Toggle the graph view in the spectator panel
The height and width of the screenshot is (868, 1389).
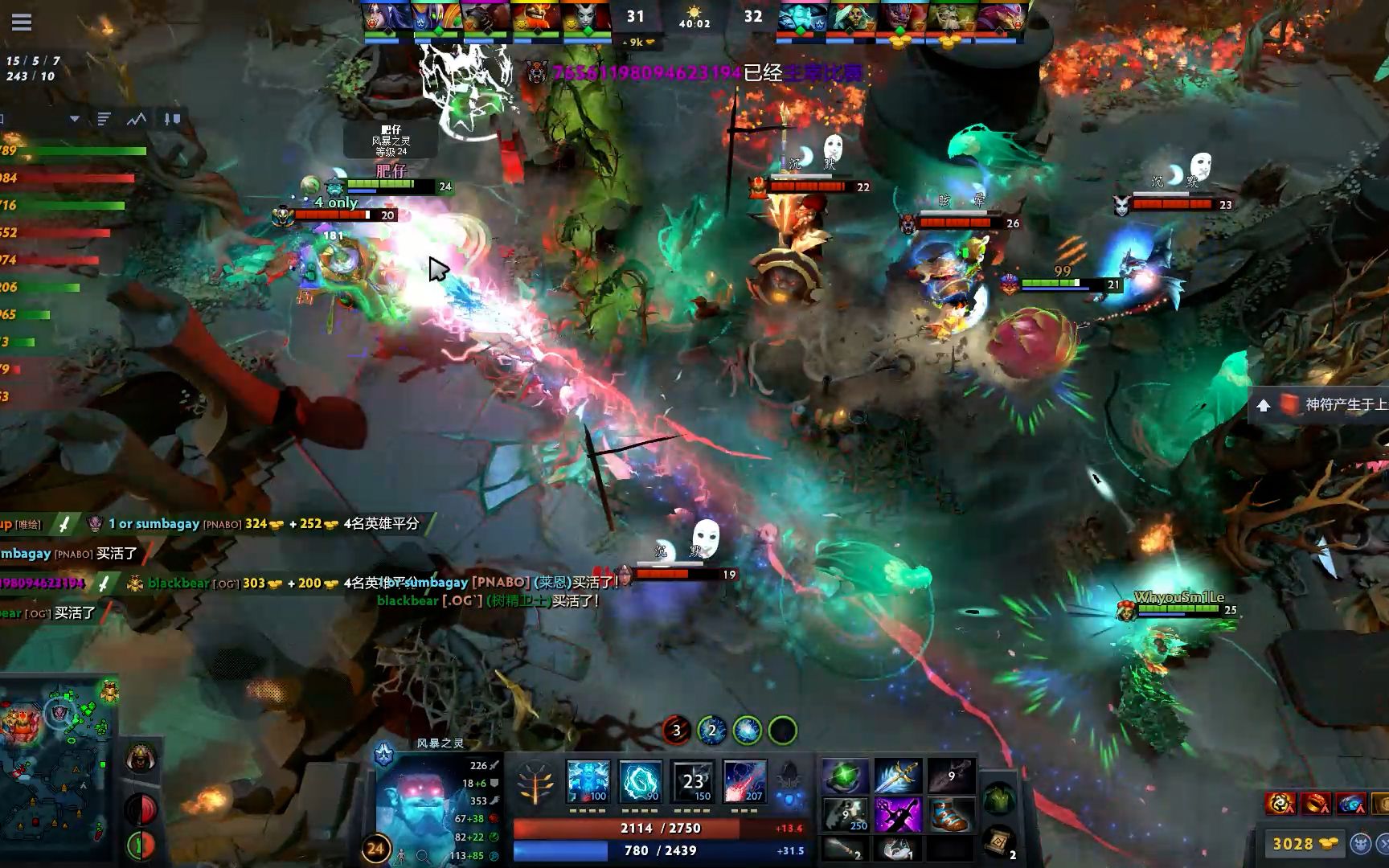(x=136, y=119)
